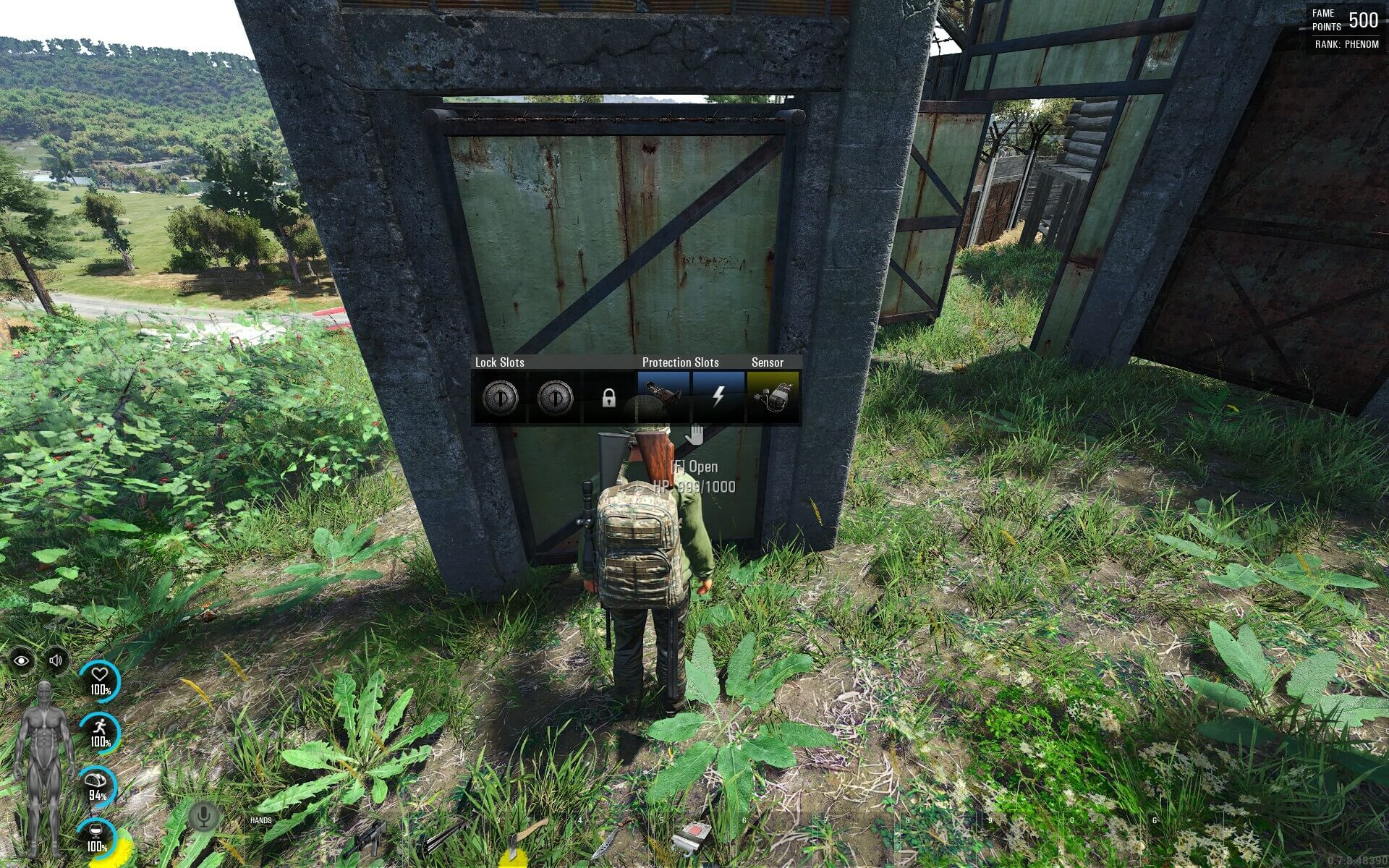Select the item in hotbar slot 2

(444, 839)
